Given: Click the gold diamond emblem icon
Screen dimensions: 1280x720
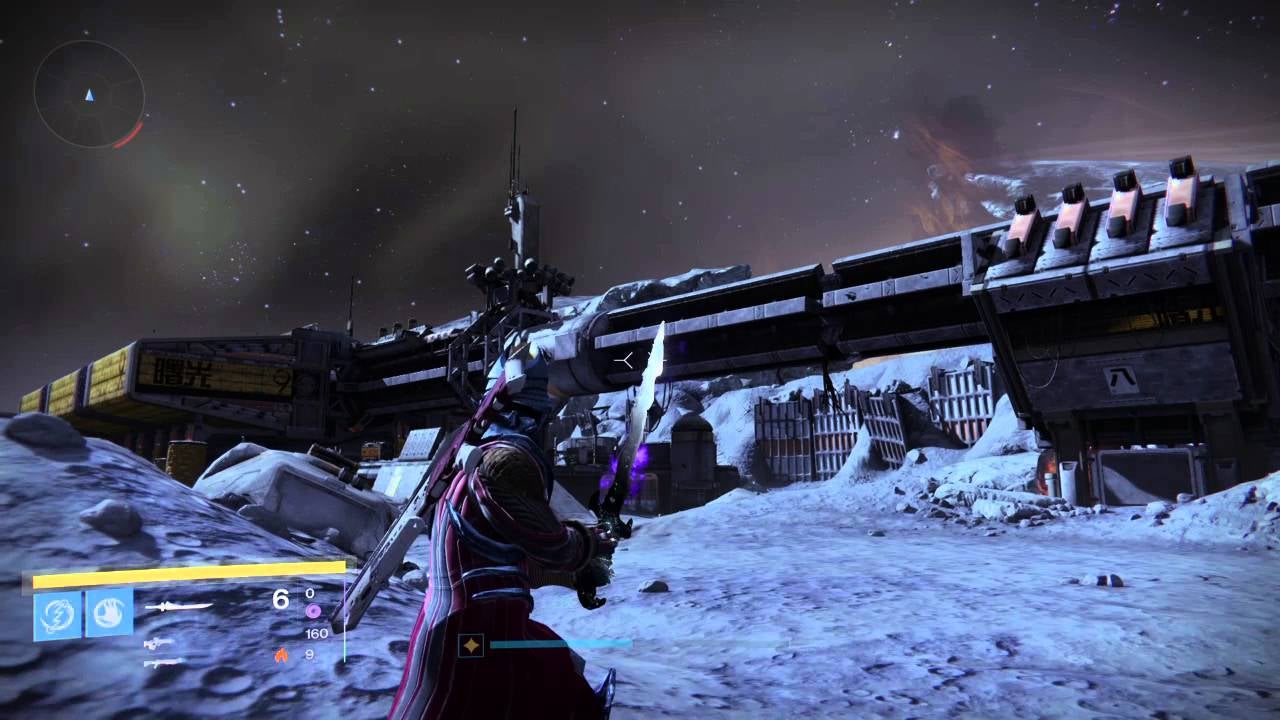Looking at the screenshot, I should 471,645.
